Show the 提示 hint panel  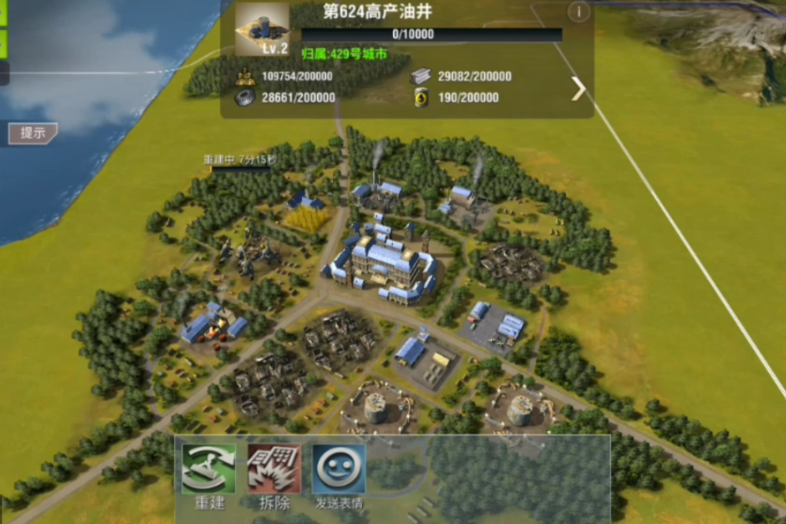(x=33, y=132)
